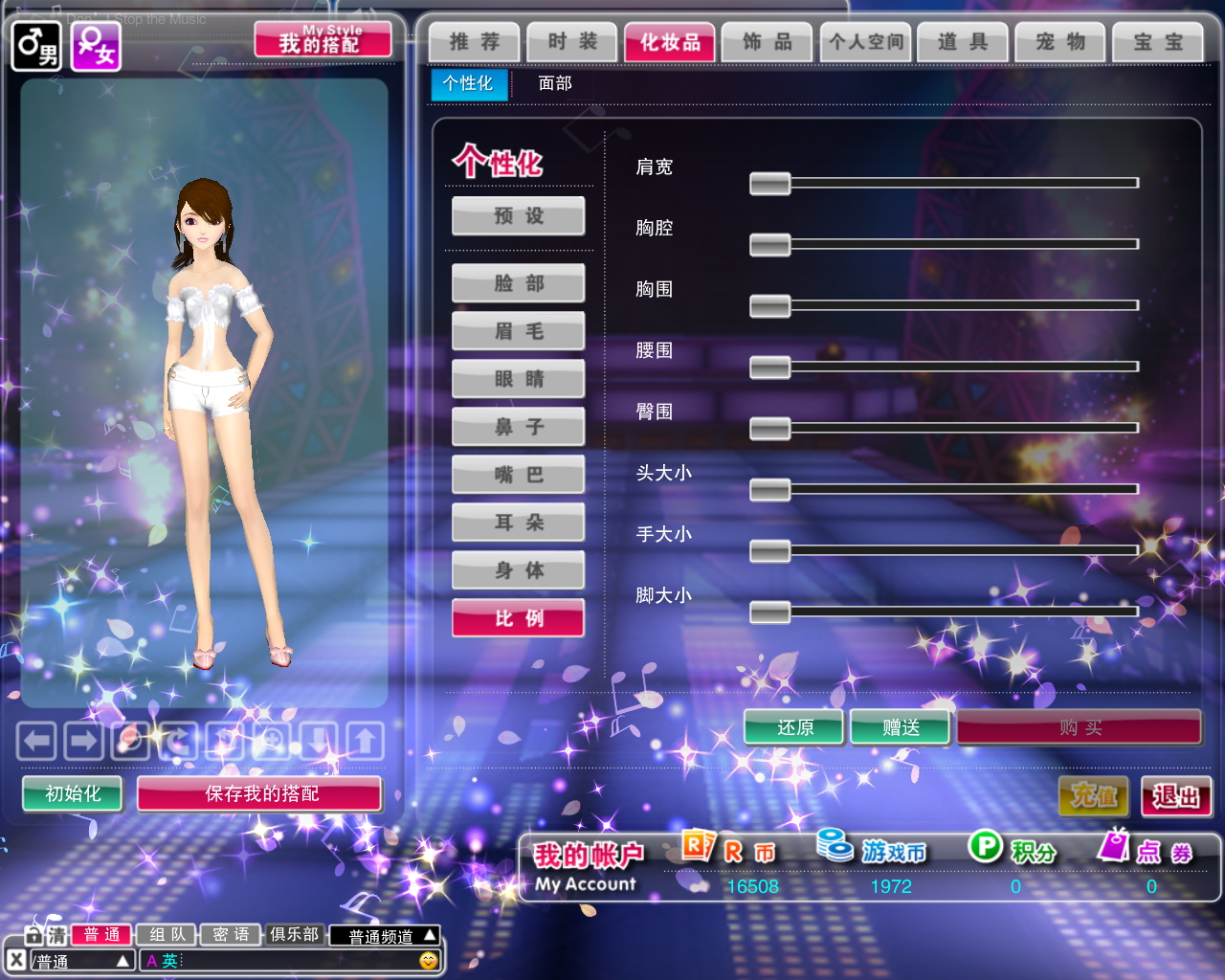Click the 肩宽 shoulder width slider handle
This screenshot has height=980, width=1225.
(x=769, y=183)
